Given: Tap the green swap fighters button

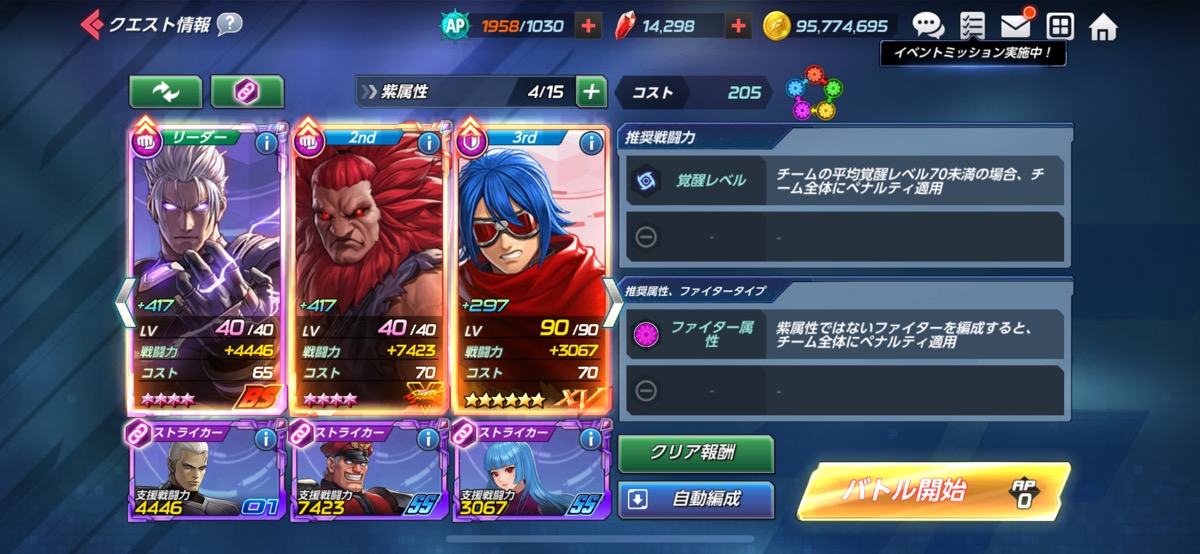Looking at the screenshot, I should coord(165,92).
